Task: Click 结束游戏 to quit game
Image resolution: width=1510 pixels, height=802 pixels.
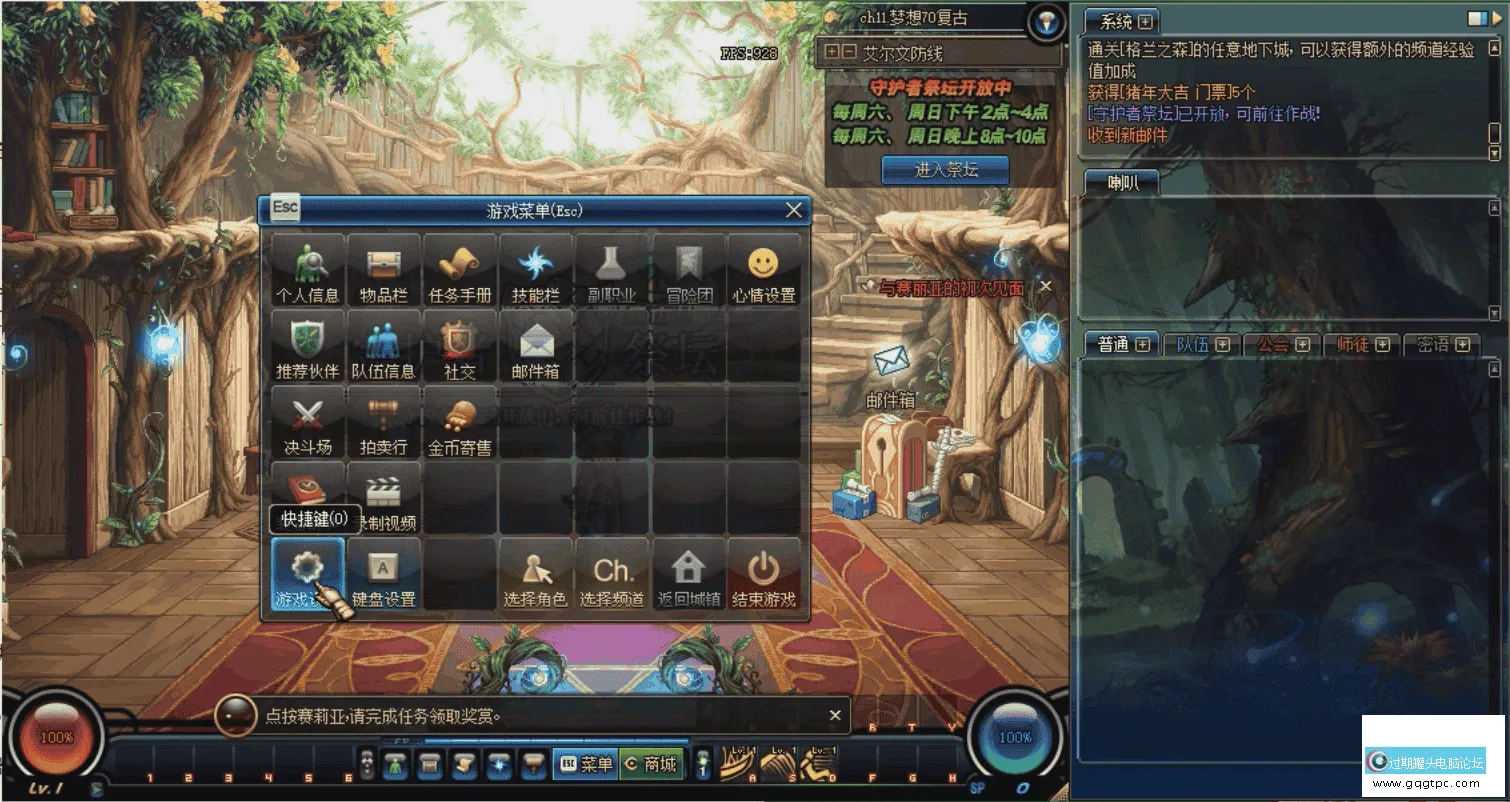Action: 764,575
